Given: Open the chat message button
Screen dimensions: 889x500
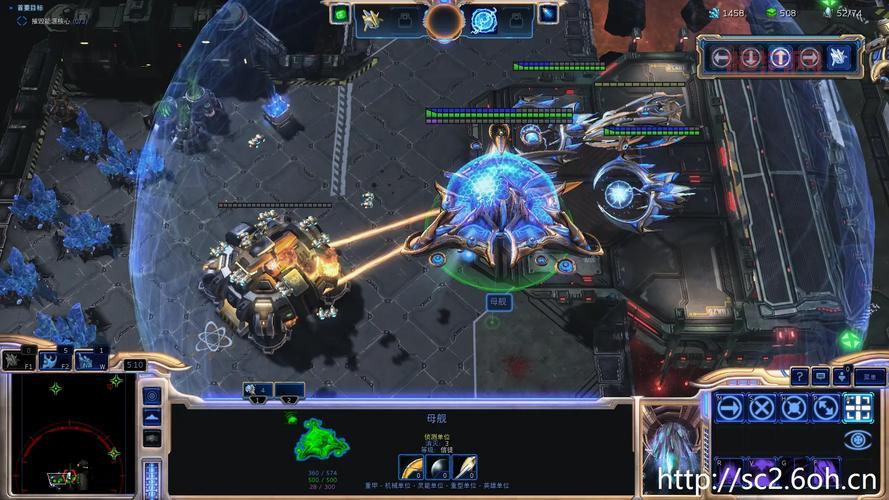Looking at the screenshot, I should (x=821, y=376).
